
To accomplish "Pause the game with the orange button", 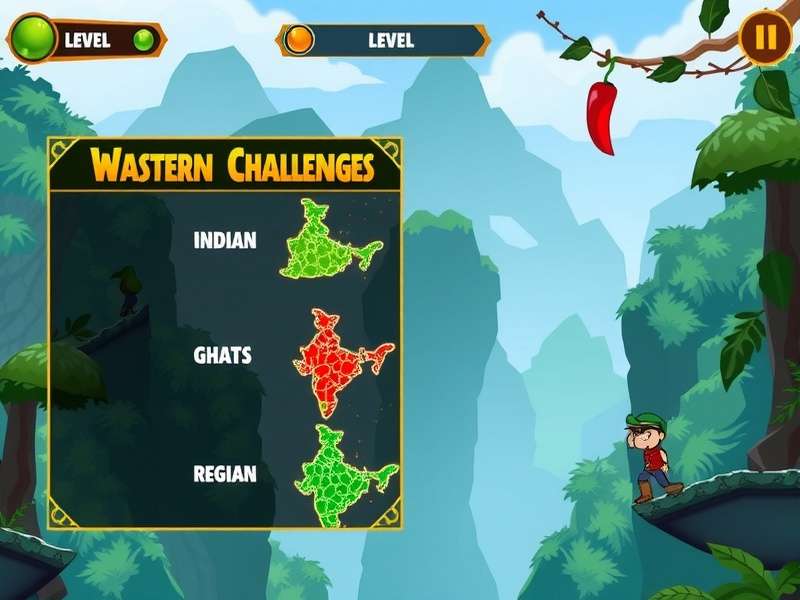I will [765, 38].
